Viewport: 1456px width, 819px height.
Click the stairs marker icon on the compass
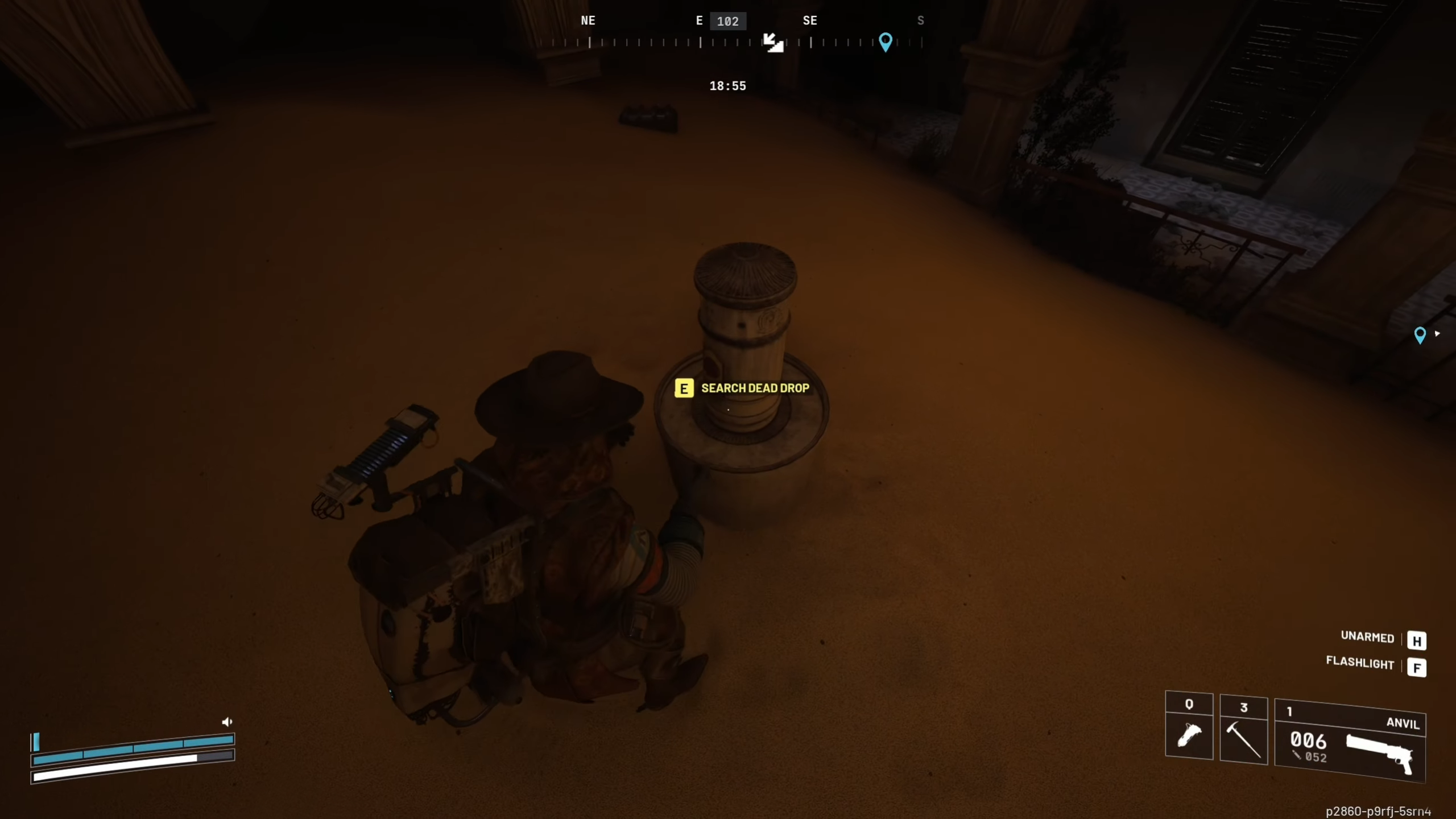[772, 43]
